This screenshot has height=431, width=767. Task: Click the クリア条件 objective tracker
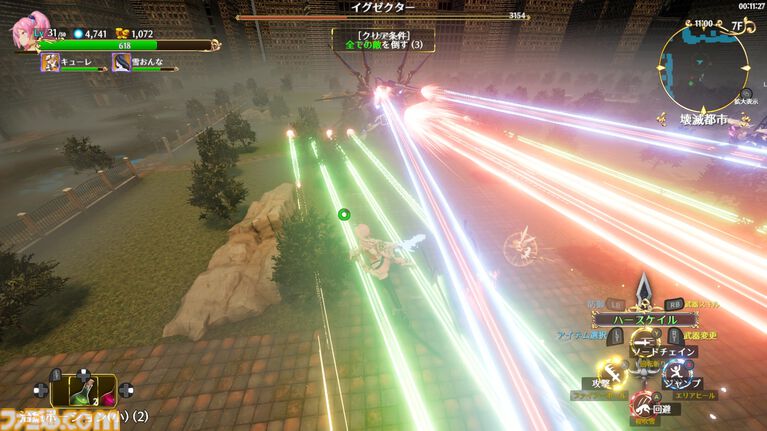coord(383,40)
